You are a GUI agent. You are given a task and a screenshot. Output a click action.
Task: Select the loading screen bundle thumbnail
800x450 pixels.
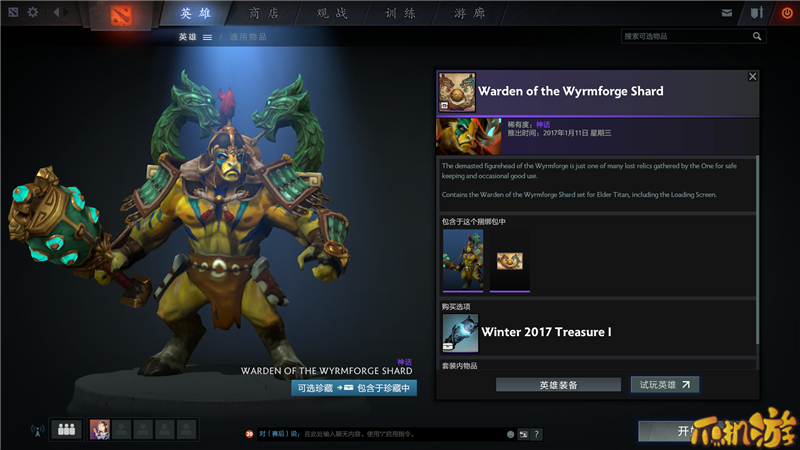[510, 261]
